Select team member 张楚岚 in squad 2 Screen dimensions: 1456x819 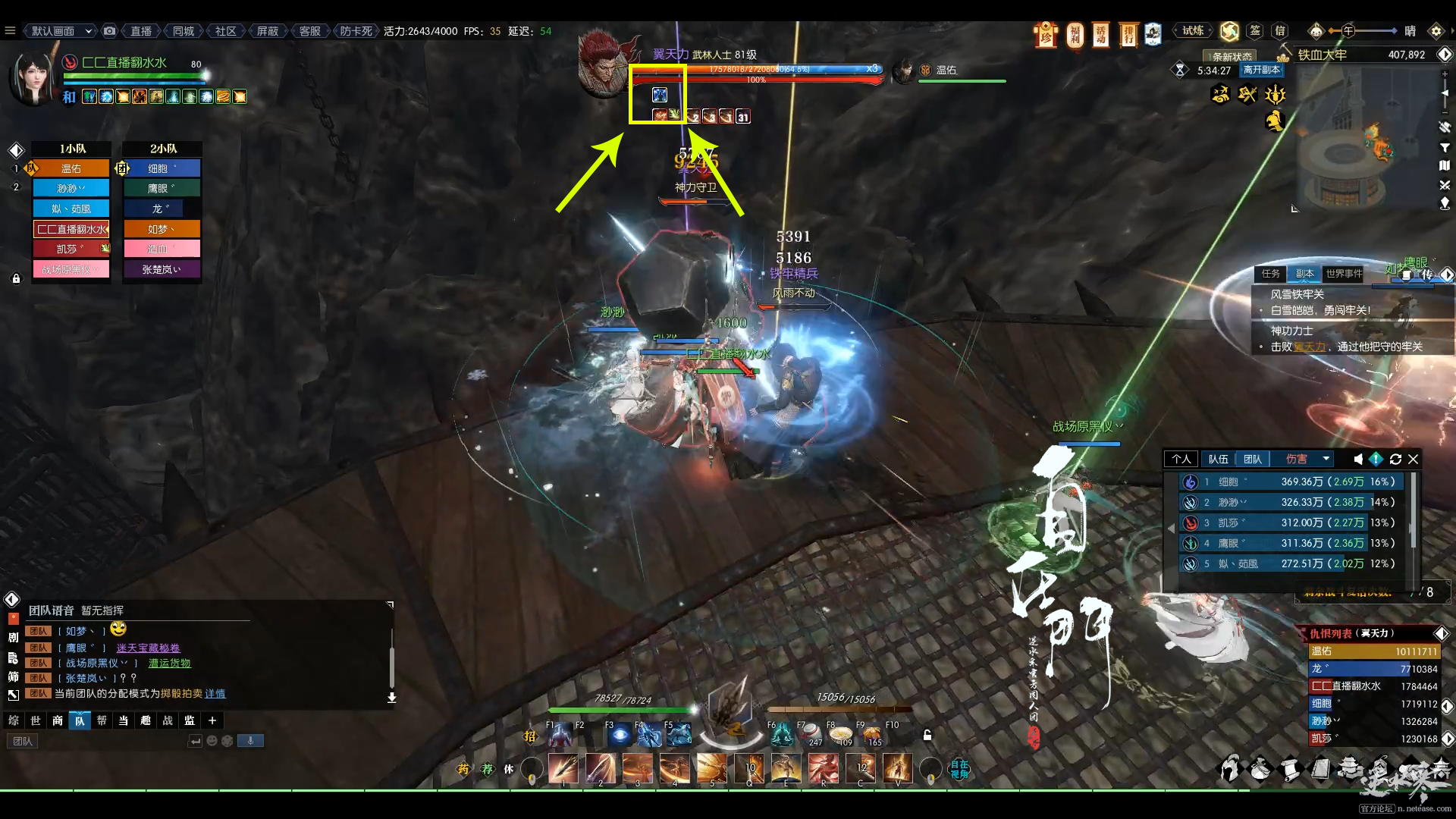[162, 269]
